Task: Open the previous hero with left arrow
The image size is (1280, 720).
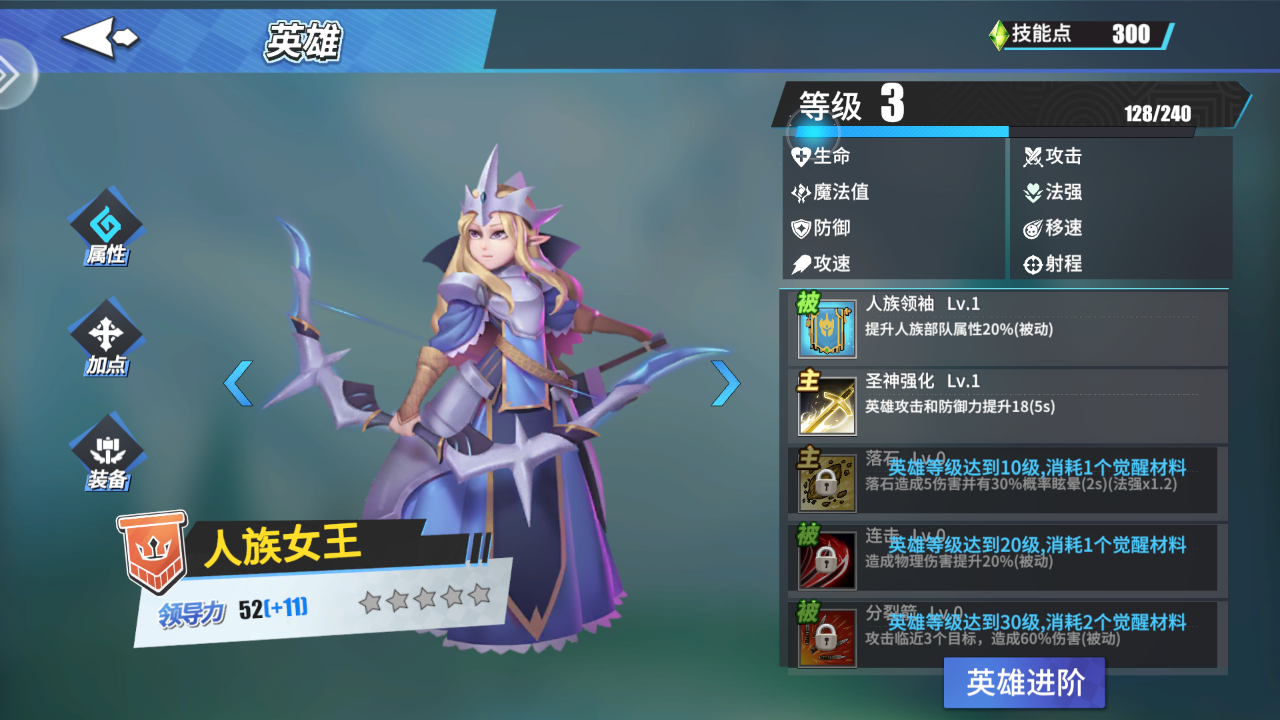Action: click(239, 383)
